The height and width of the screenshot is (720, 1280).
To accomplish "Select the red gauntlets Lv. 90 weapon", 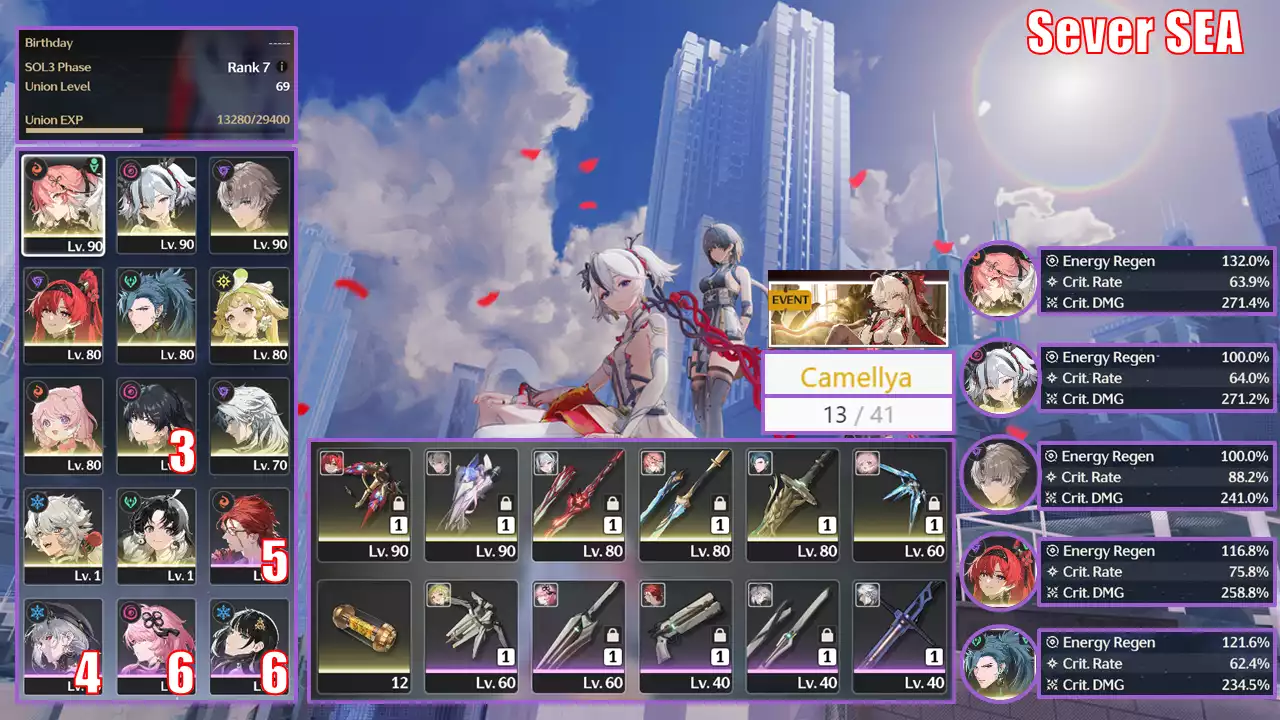I will coord(364,504).
